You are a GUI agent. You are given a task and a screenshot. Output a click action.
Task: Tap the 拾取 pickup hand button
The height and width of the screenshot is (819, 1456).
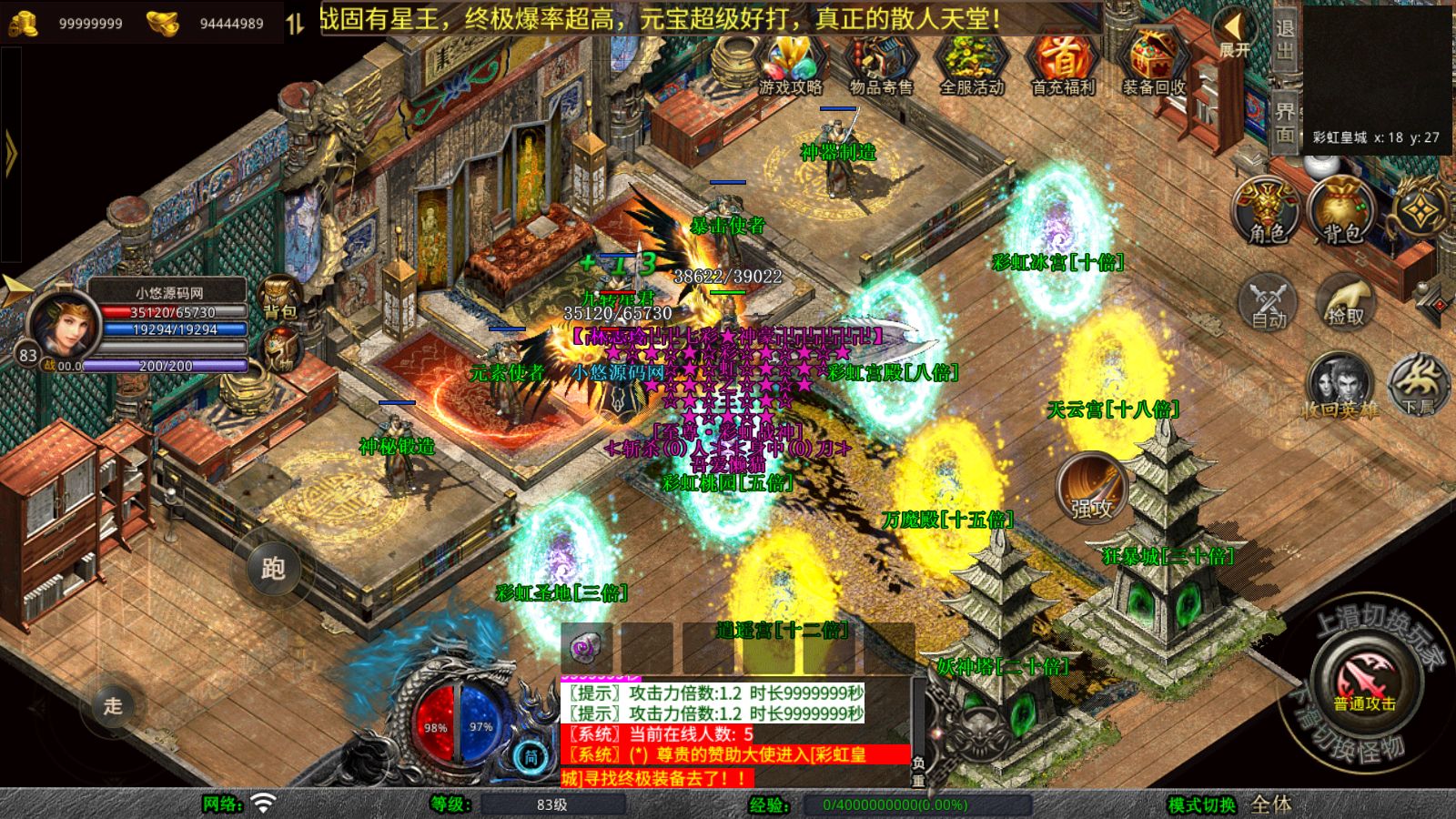click(x=1345, y=300)
